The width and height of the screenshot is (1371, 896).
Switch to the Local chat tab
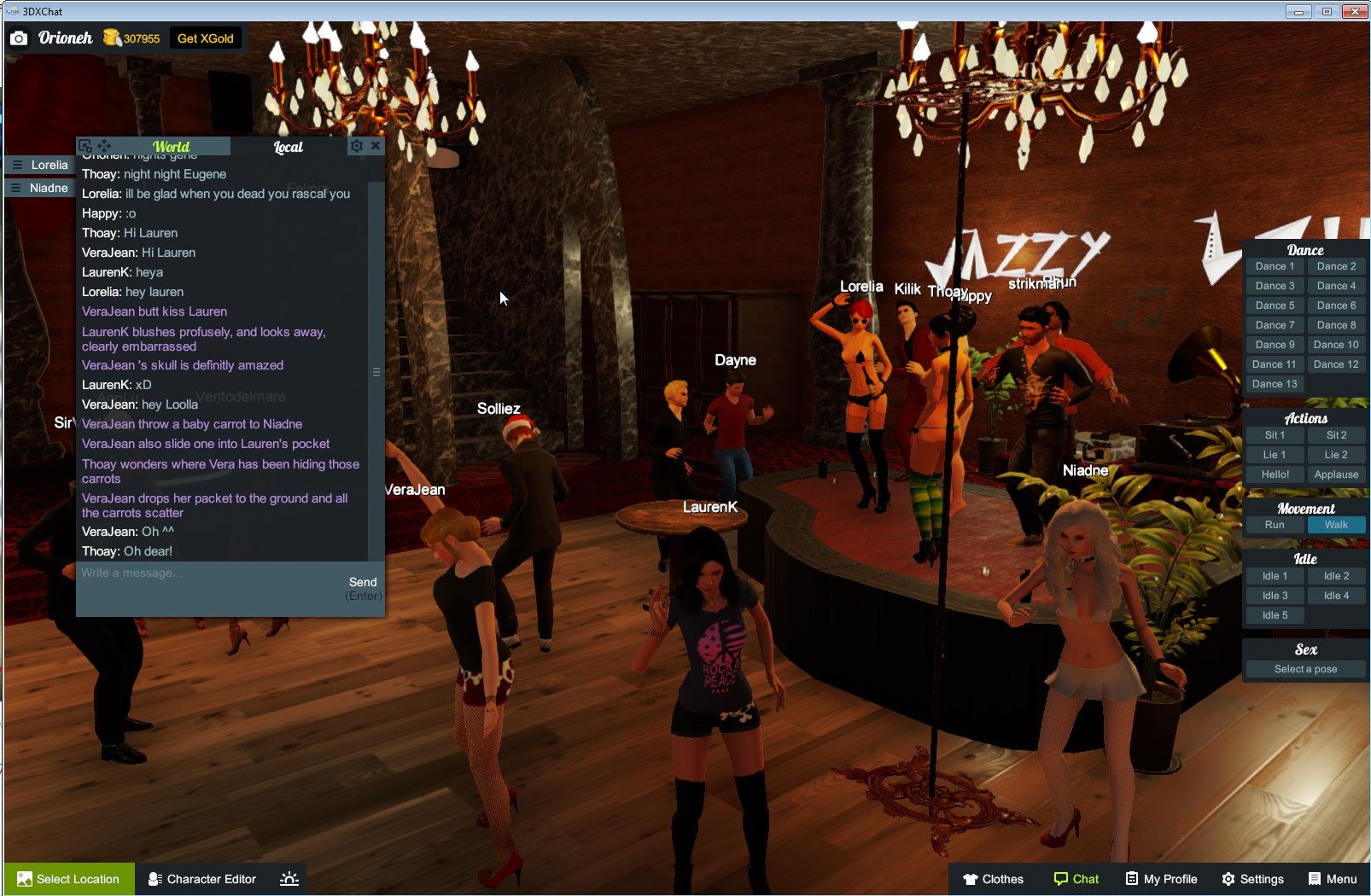click(289, 146)
